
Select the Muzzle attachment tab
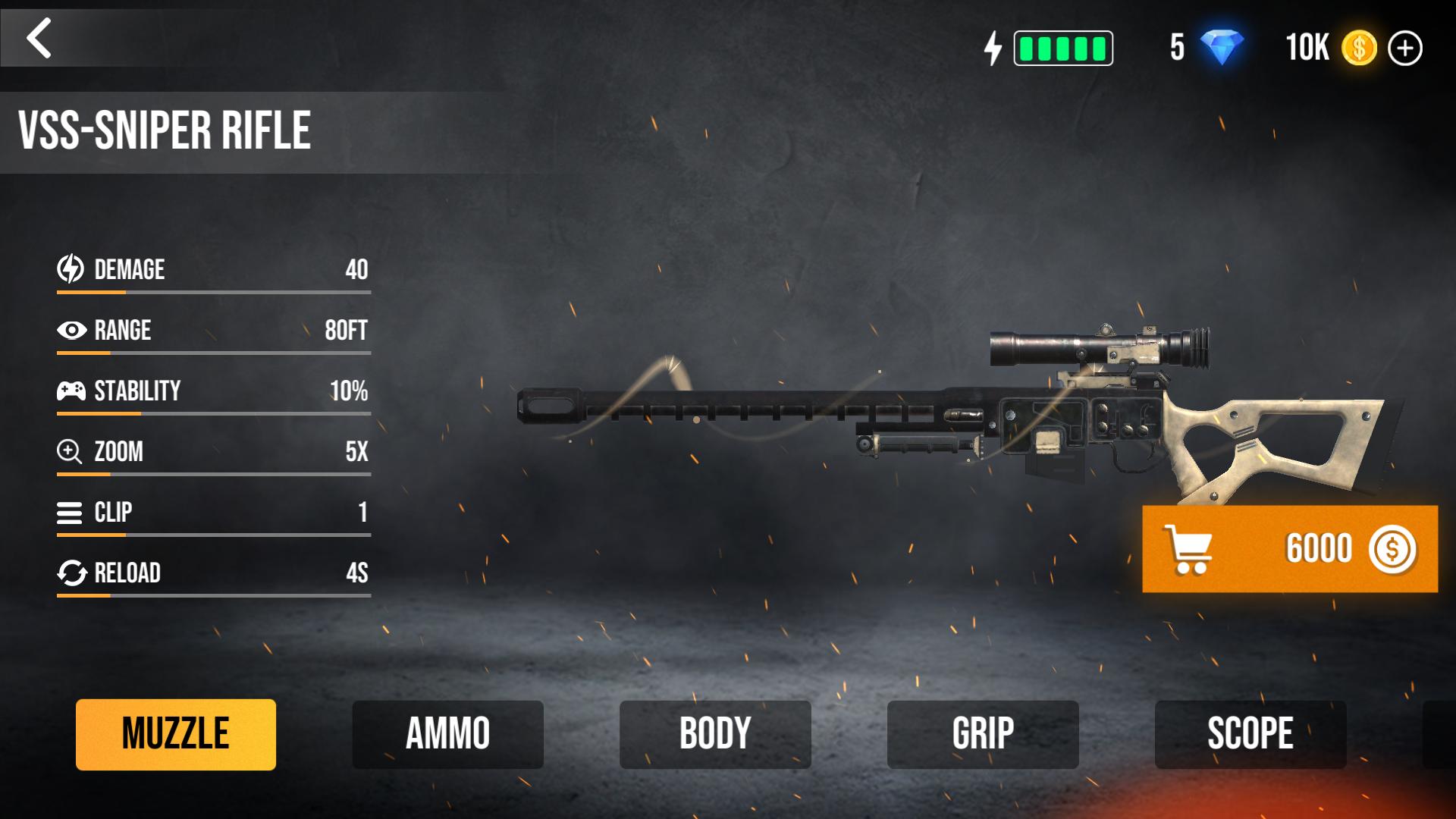[176, 734]
